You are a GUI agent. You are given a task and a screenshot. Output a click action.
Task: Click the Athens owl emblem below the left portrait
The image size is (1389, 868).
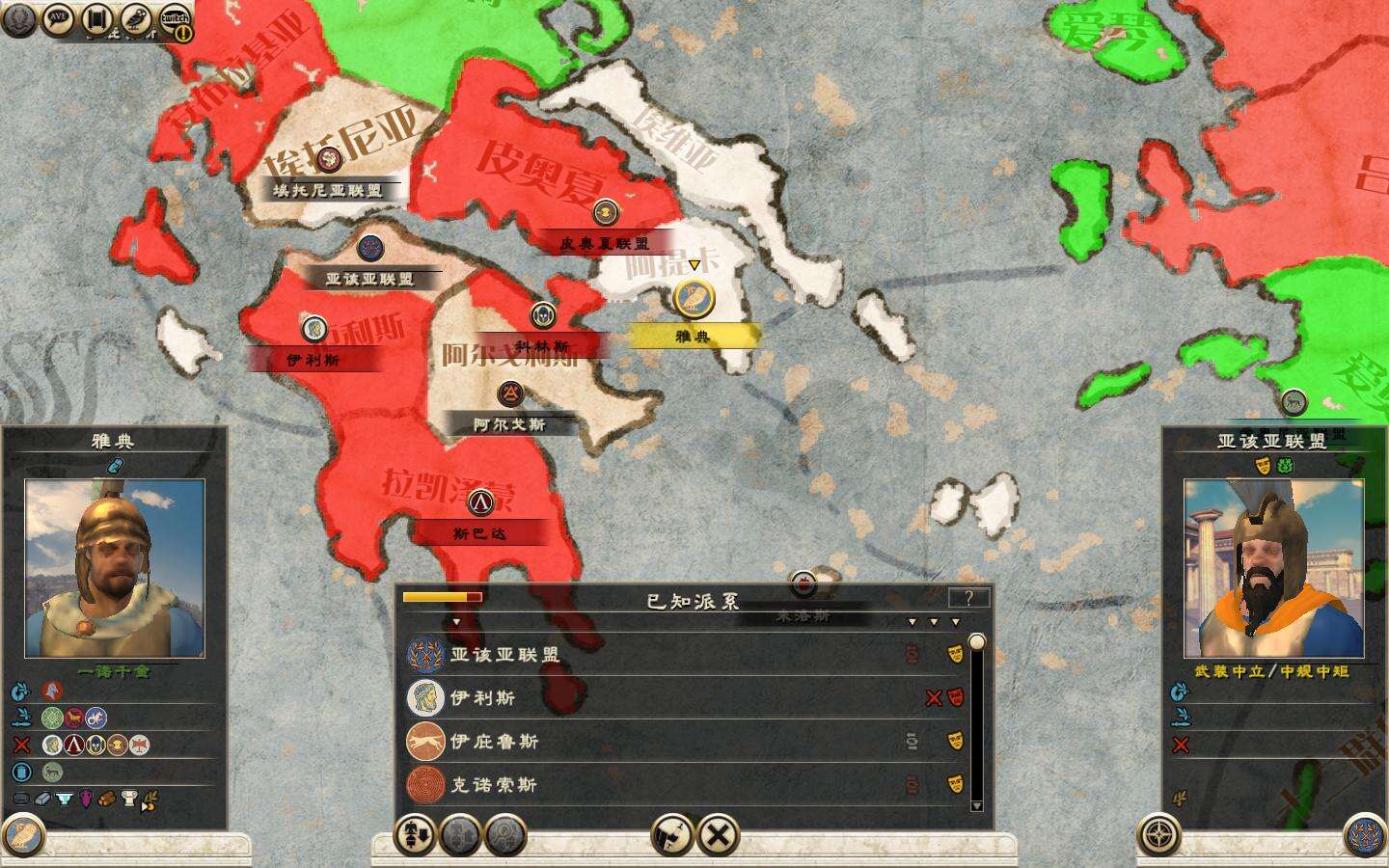pyautogui.click(x=23, y=835)
